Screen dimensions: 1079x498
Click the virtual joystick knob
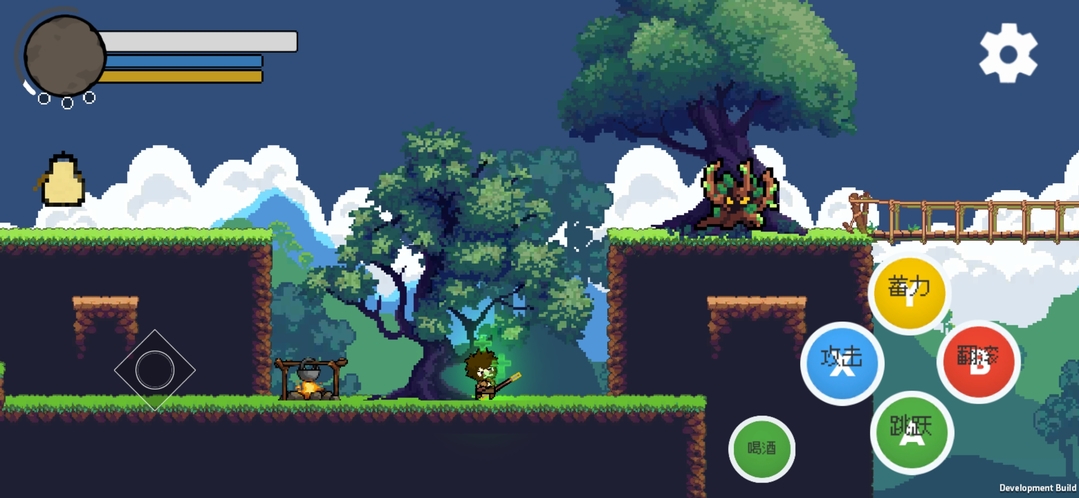(154, 370)
